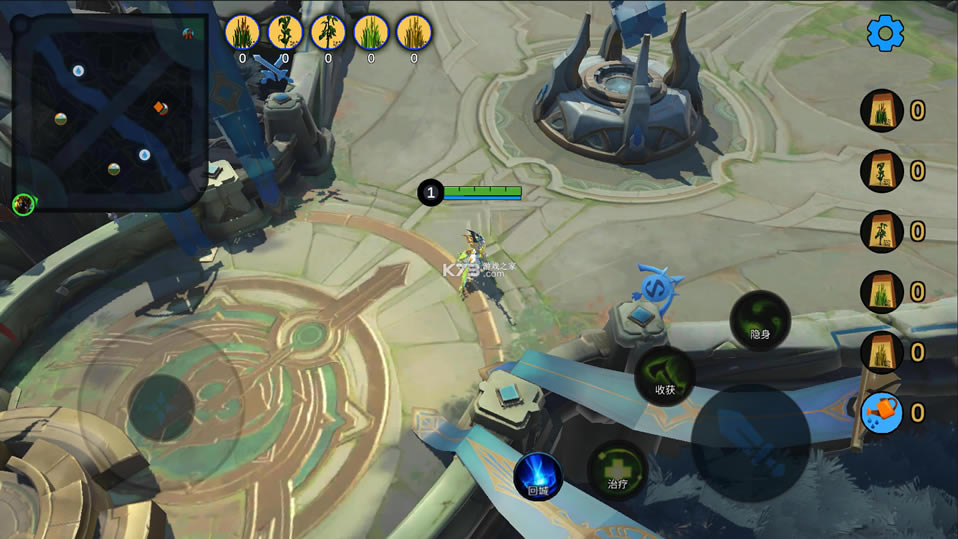Tap the sword basic attack button
The image size is (958, 539).
tap(750, 443)
